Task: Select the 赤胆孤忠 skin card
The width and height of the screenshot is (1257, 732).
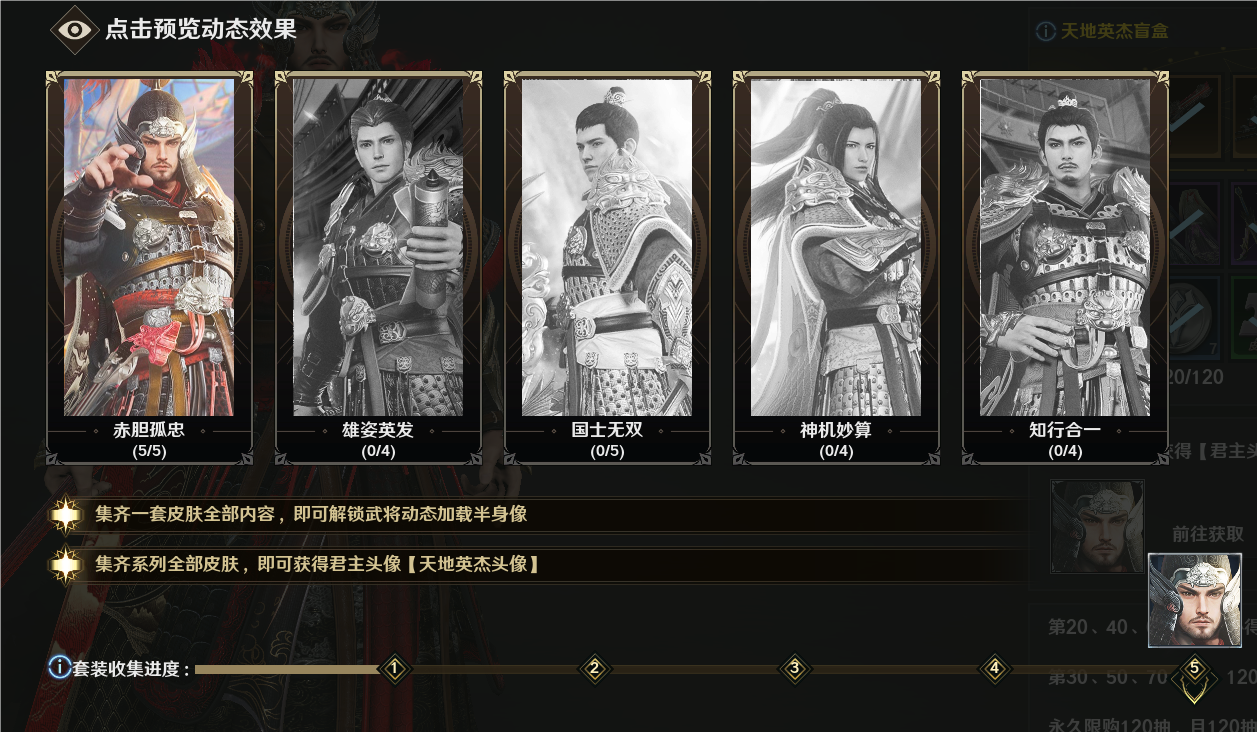Action: pyautogui.click(x=149, y=266)
